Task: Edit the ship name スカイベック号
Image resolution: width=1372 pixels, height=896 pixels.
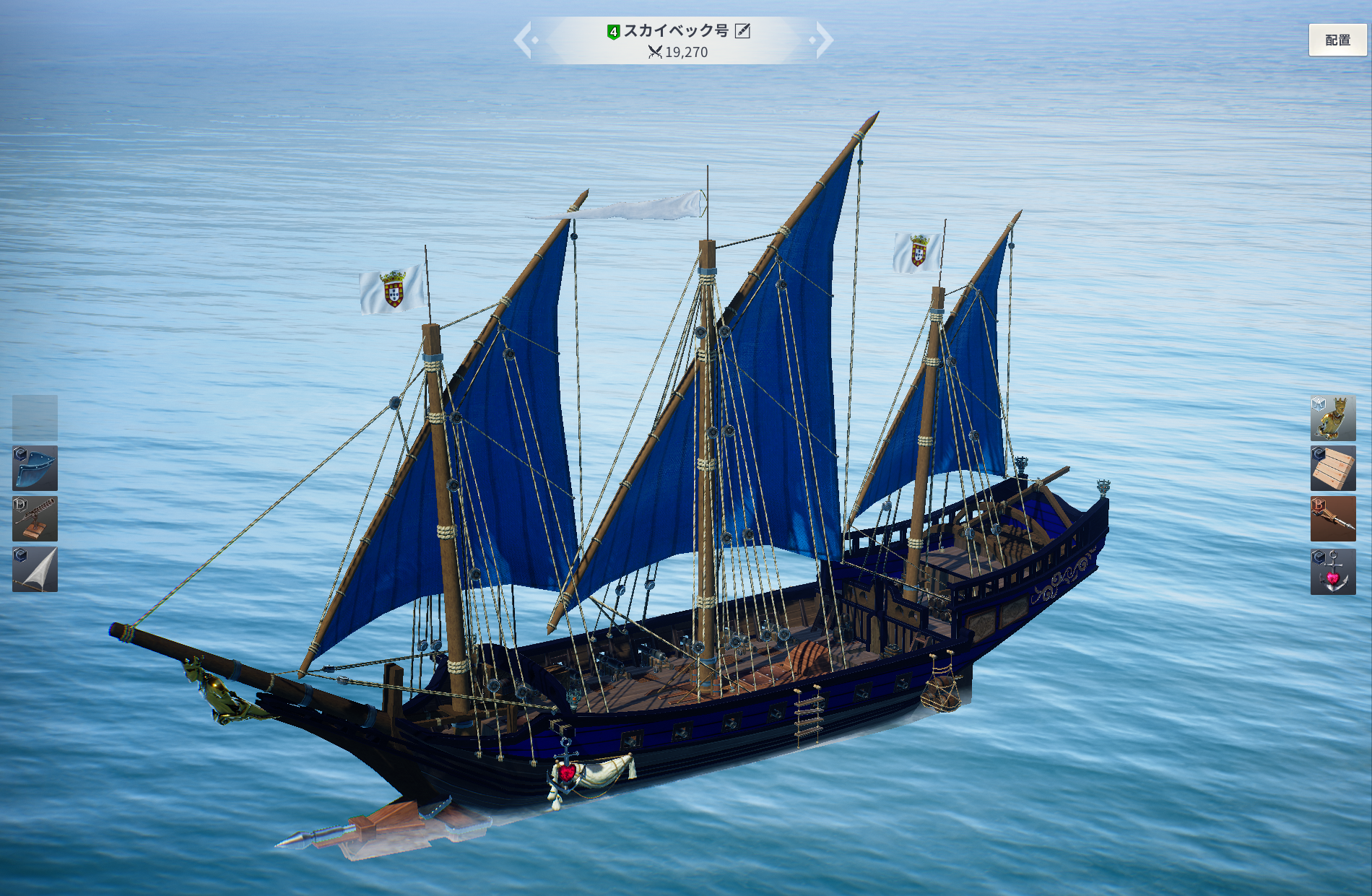Action: point(742,30)
